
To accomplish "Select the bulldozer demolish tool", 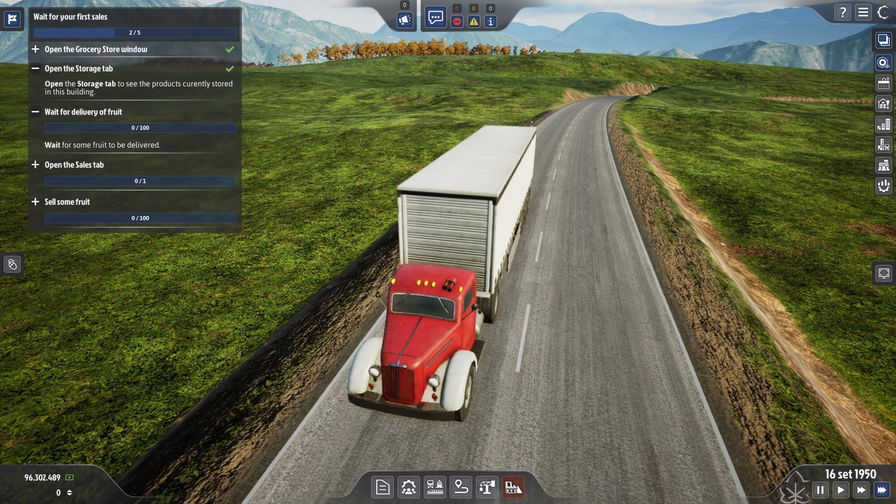I will (513, 487).
